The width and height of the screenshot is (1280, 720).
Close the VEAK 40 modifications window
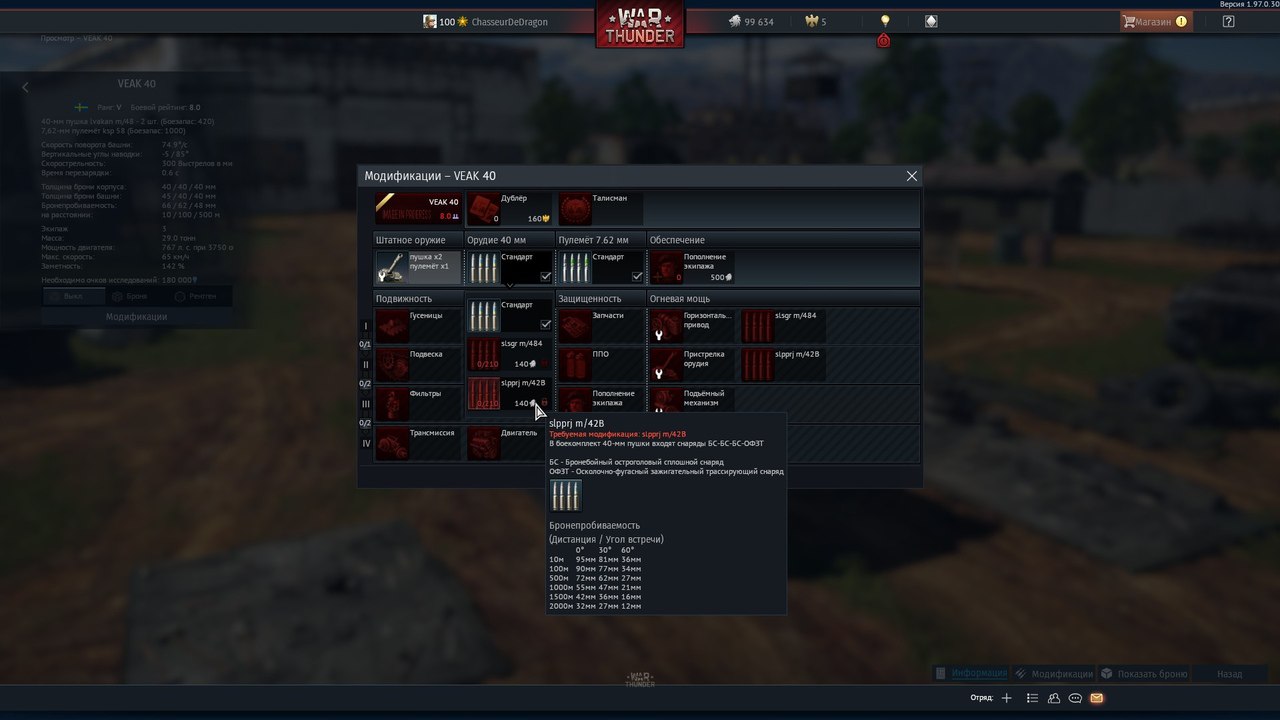pos(911,176)
